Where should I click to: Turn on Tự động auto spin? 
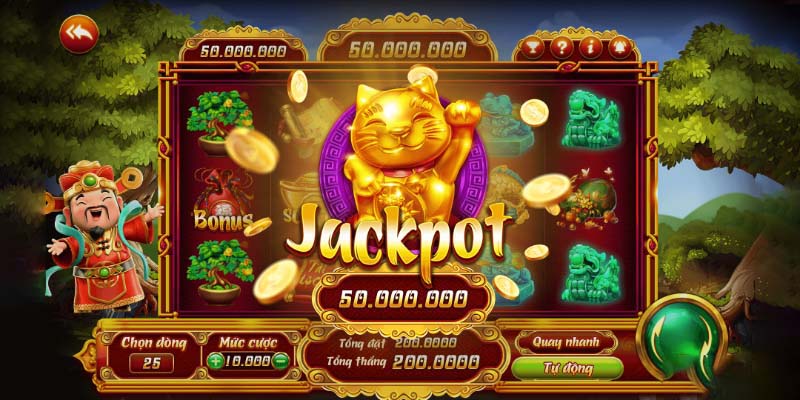[566, 368]
